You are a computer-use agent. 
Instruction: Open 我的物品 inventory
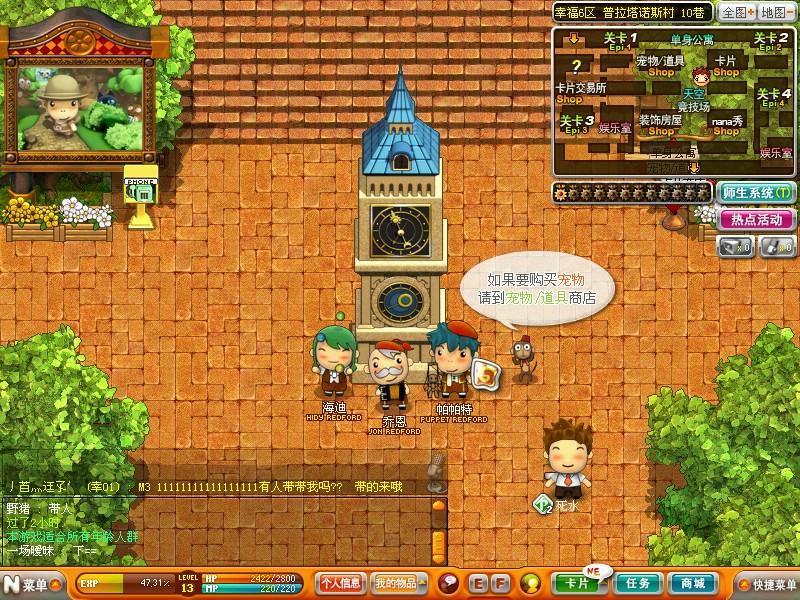[x=396, y=583]
